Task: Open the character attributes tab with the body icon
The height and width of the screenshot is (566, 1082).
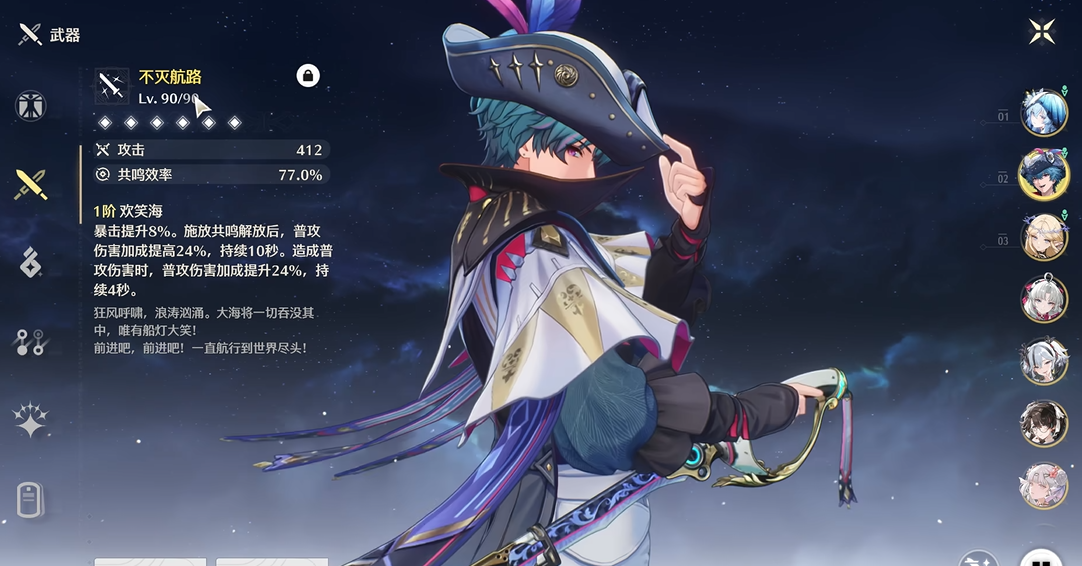Action: (x=30, y=106)
